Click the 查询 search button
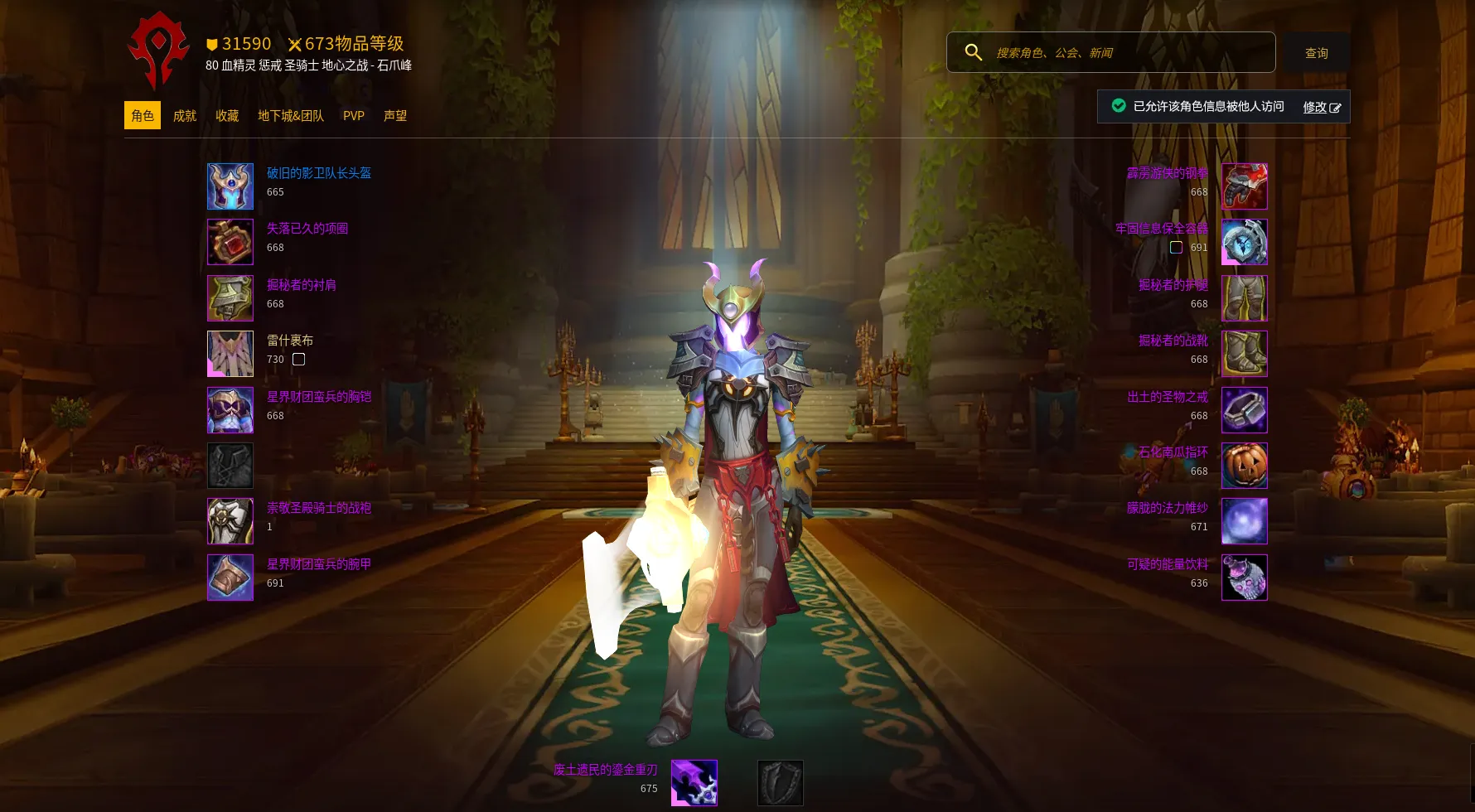1475x812 pixels. (1316, 53)
